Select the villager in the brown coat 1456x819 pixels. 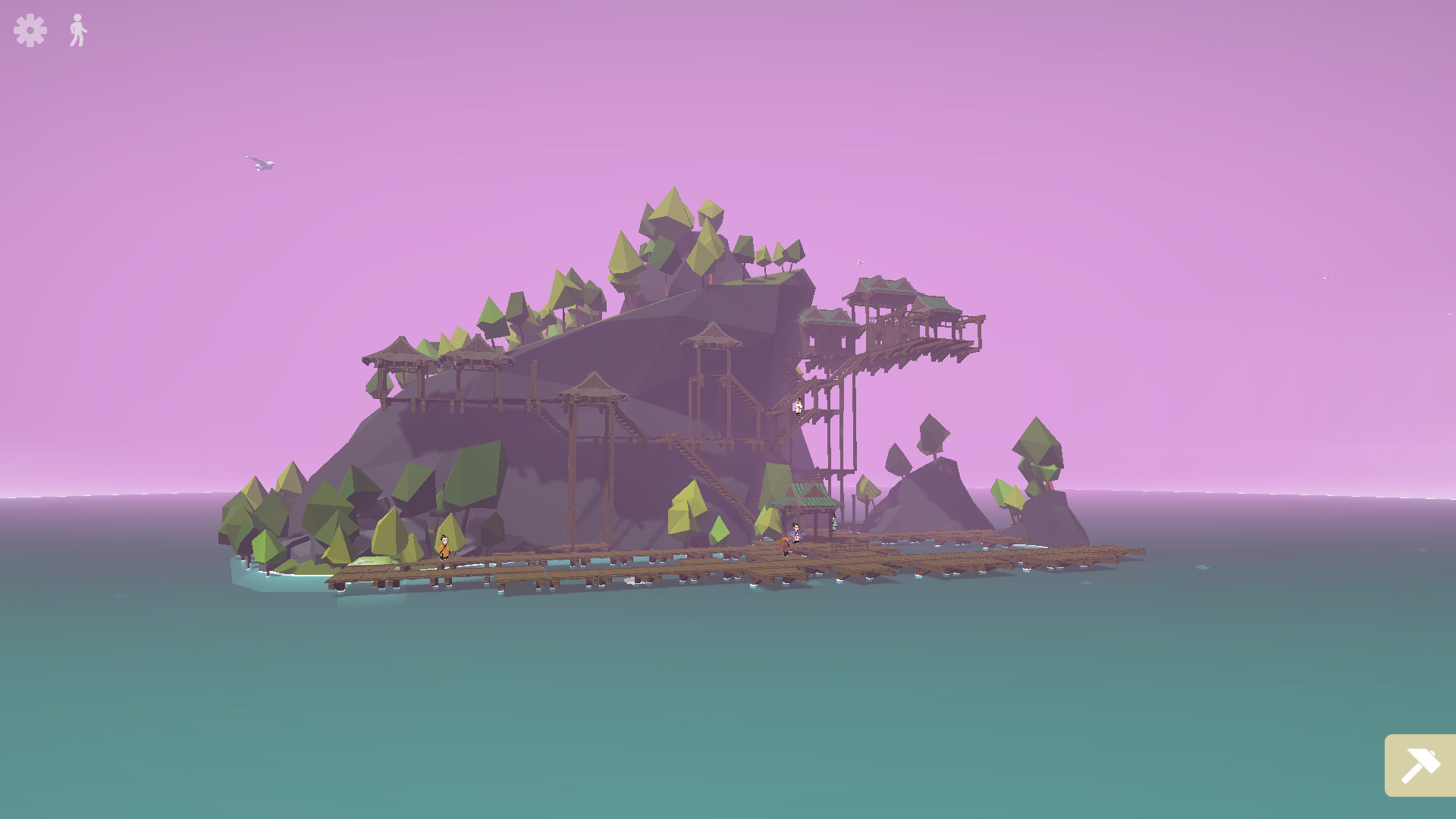click(x=785, y=544)
